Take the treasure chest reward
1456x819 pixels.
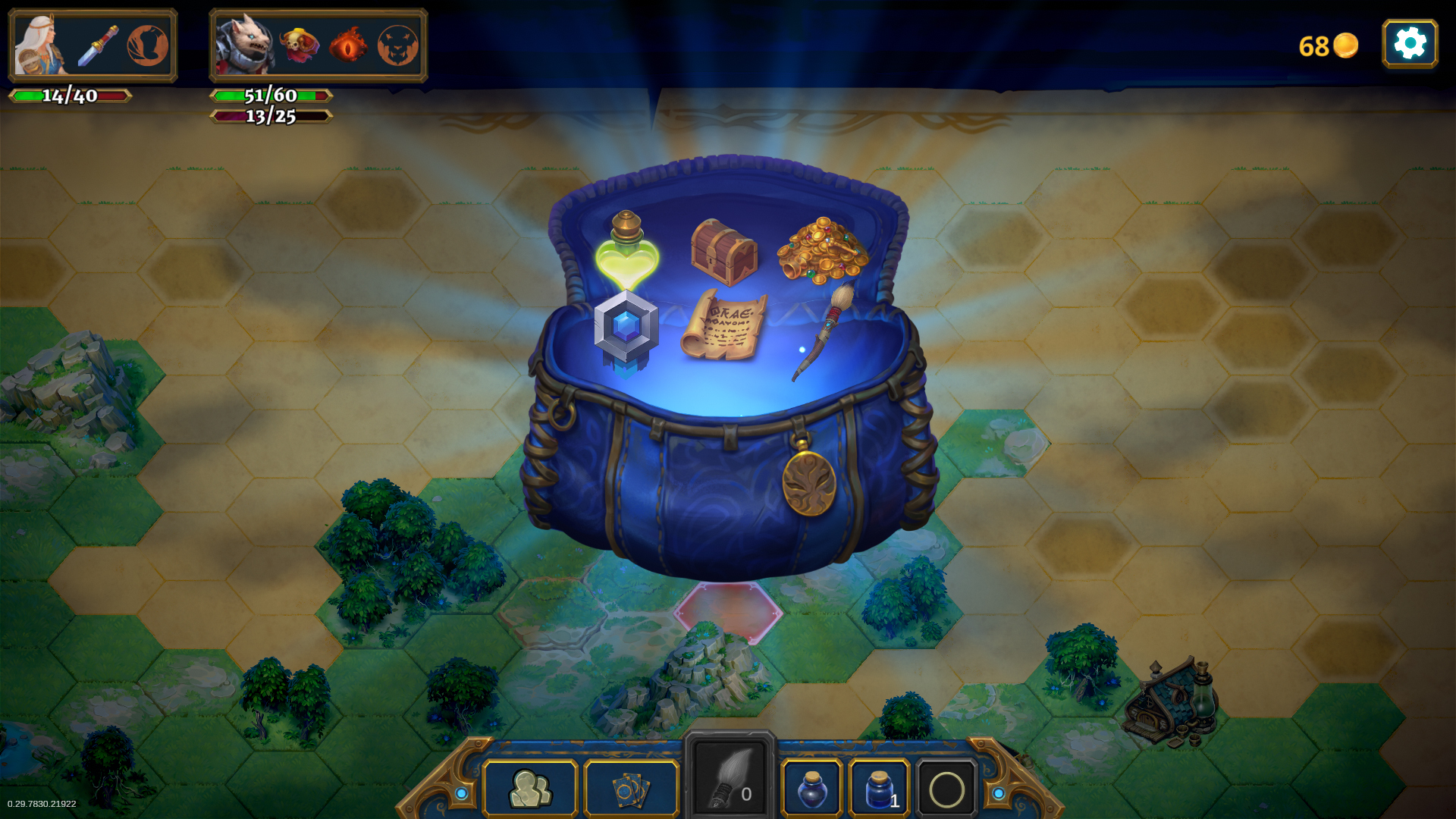coord(723,250)
